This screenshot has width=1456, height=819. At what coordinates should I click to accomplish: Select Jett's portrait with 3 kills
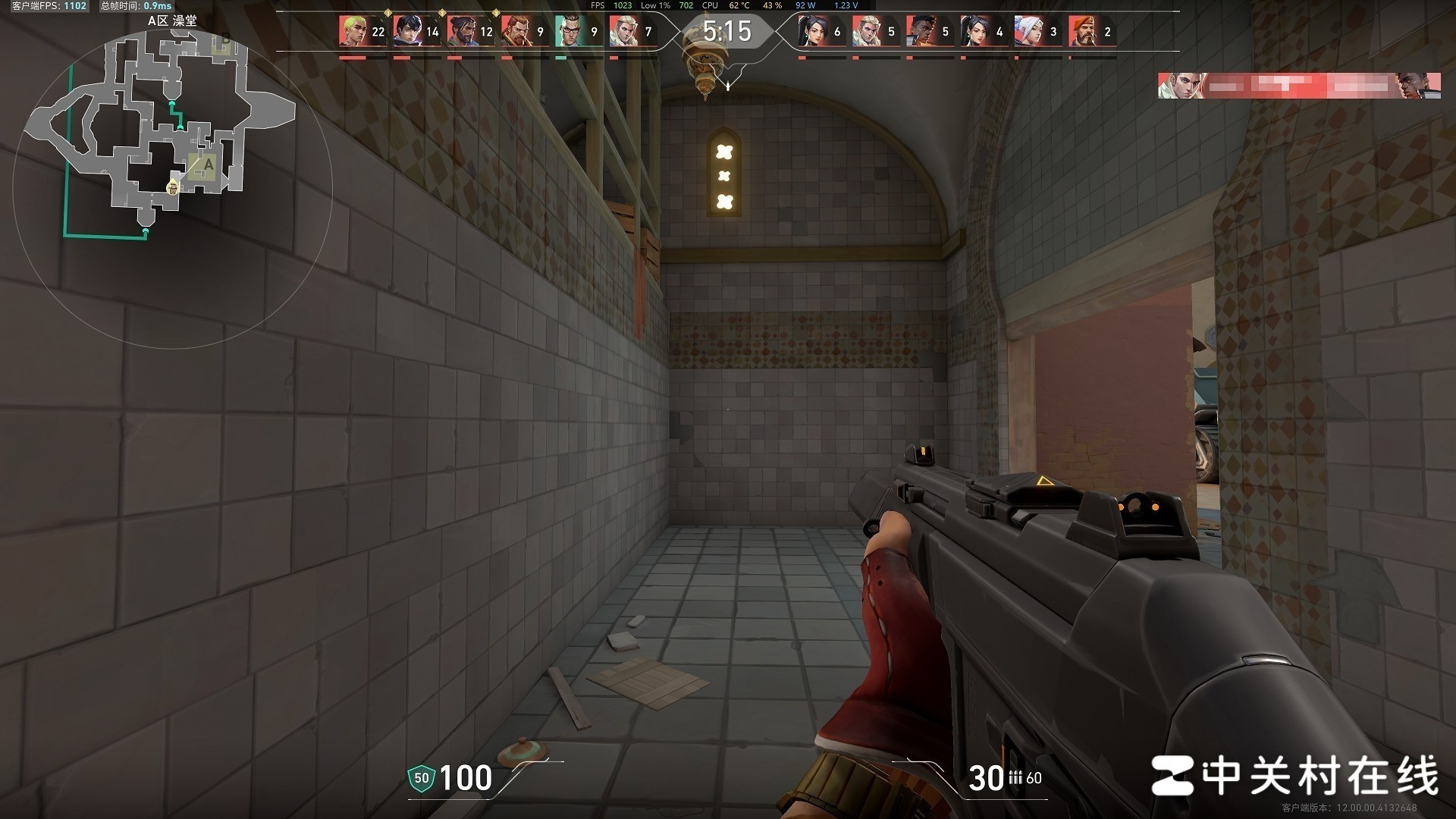click(x=1028, y=32)
